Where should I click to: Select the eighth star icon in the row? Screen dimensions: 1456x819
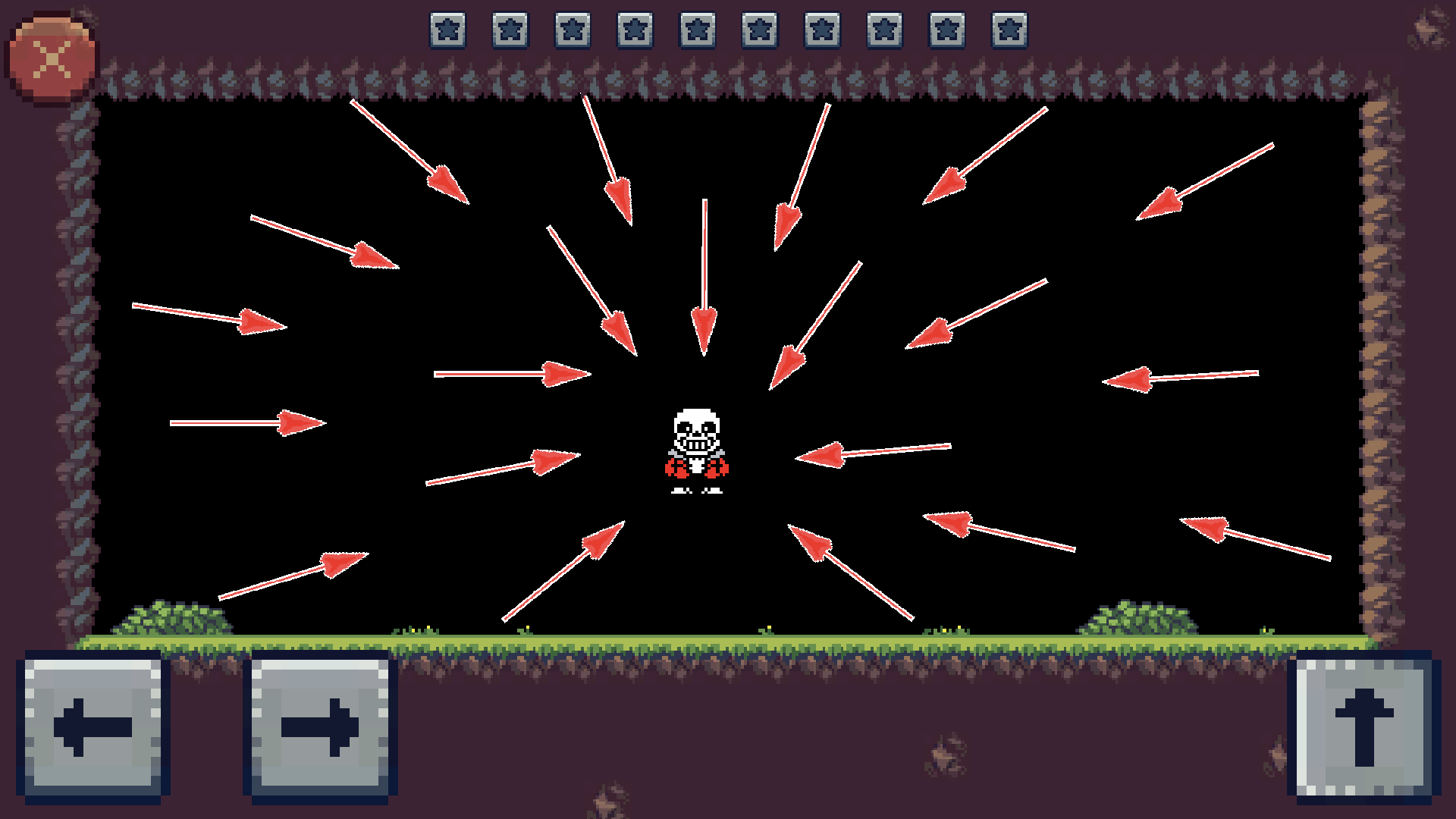pyautogui.click(x=884, y=30)
